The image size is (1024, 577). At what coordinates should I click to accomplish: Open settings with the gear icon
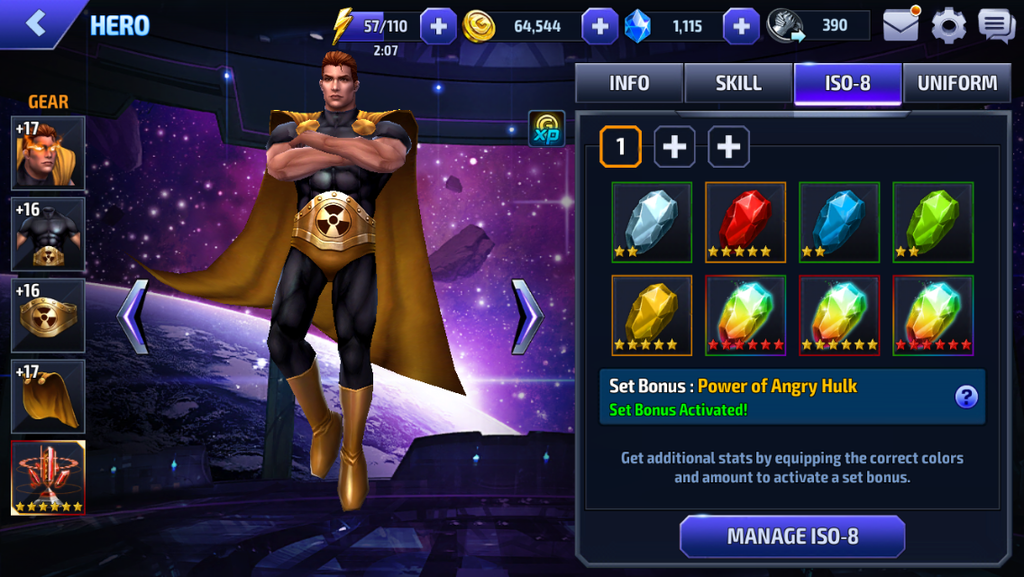click(x=948, y=25)
